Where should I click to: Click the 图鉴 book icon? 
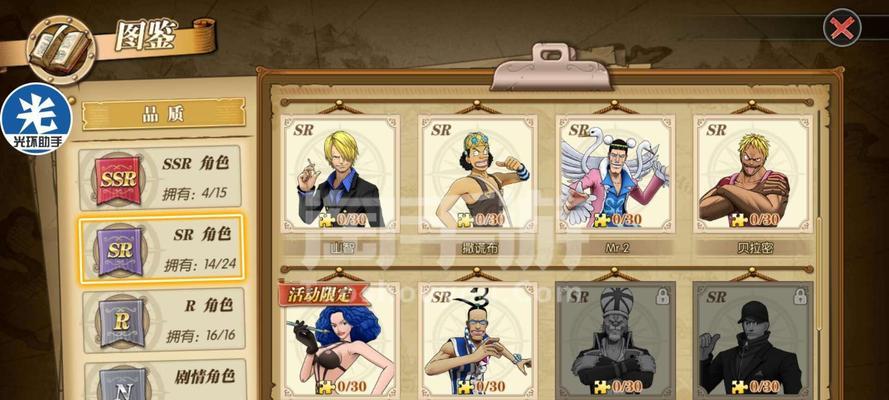60,47
